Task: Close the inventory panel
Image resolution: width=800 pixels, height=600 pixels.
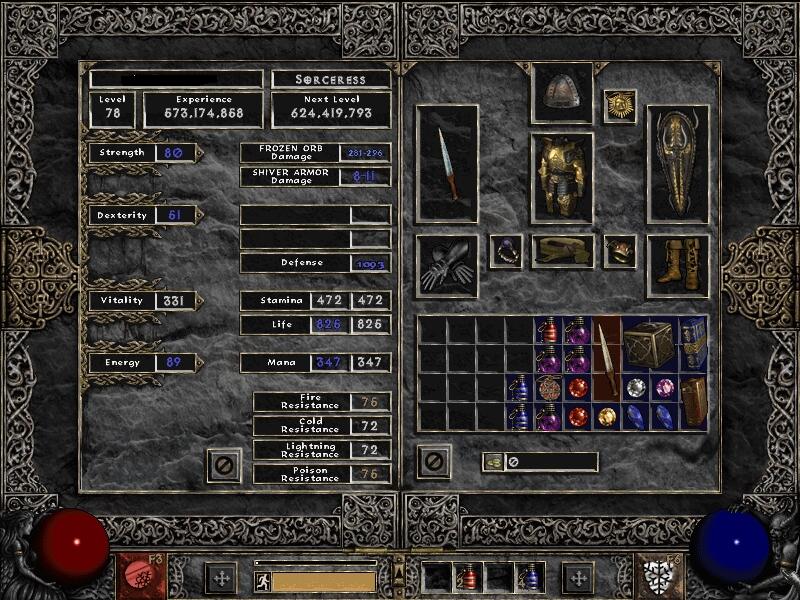Action: 433,462
